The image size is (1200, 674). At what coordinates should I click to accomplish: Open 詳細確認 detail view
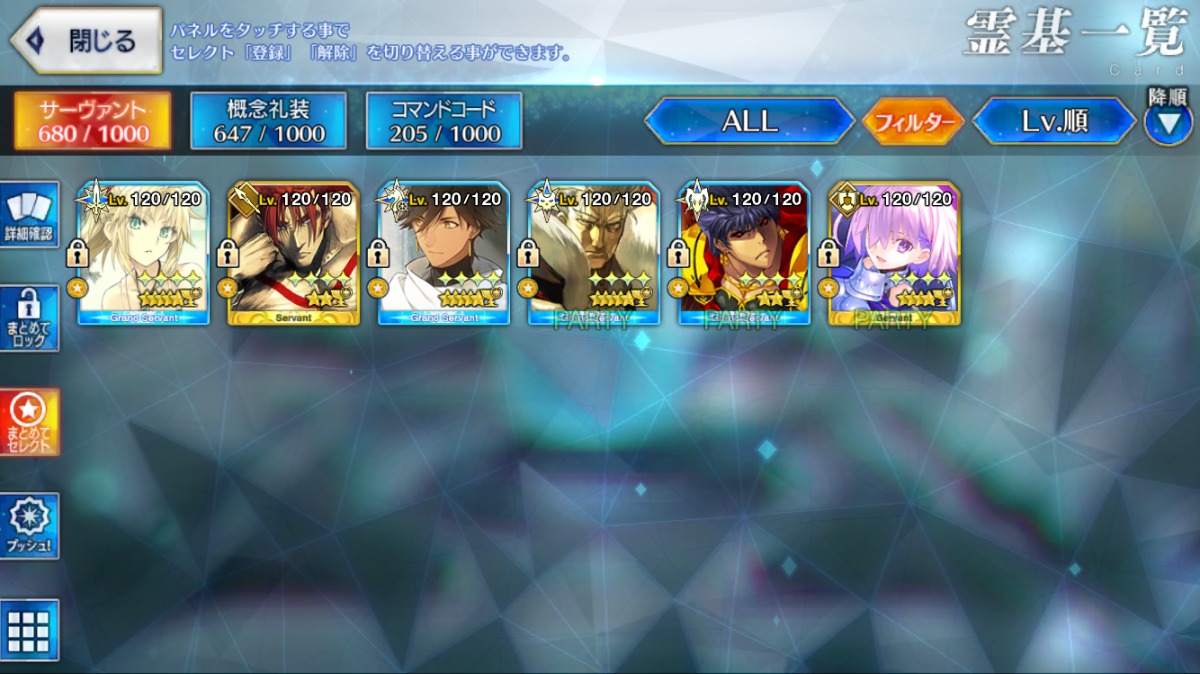29,214
